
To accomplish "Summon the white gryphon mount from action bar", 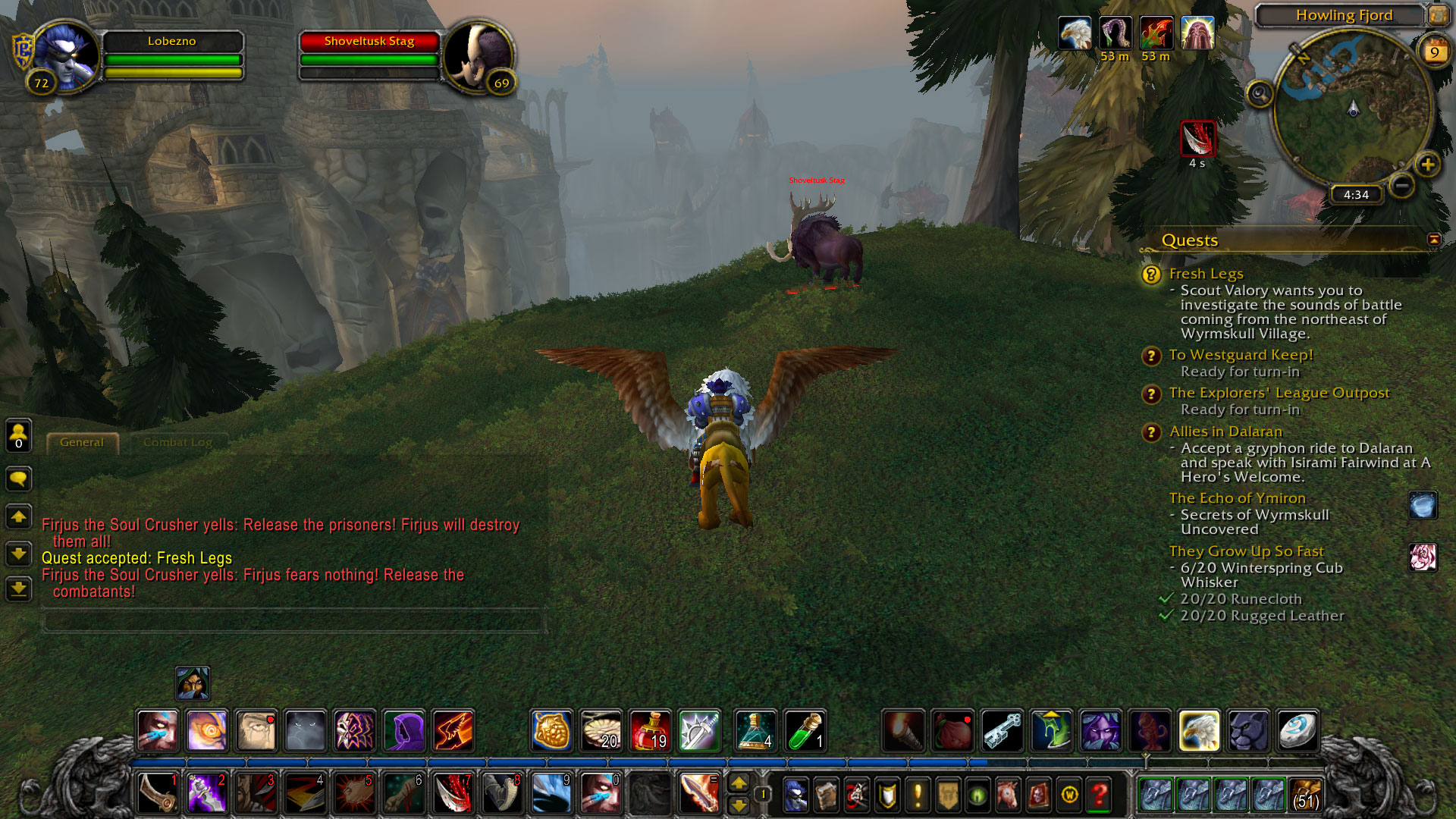I will pos(1199,730).
